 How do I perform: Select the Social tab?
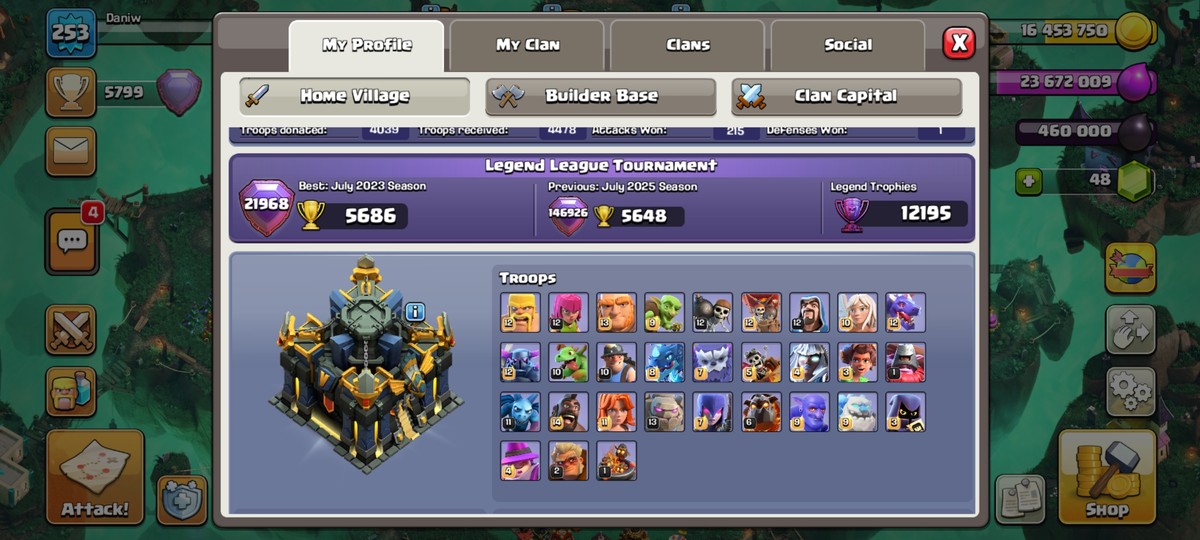[848, 45]
